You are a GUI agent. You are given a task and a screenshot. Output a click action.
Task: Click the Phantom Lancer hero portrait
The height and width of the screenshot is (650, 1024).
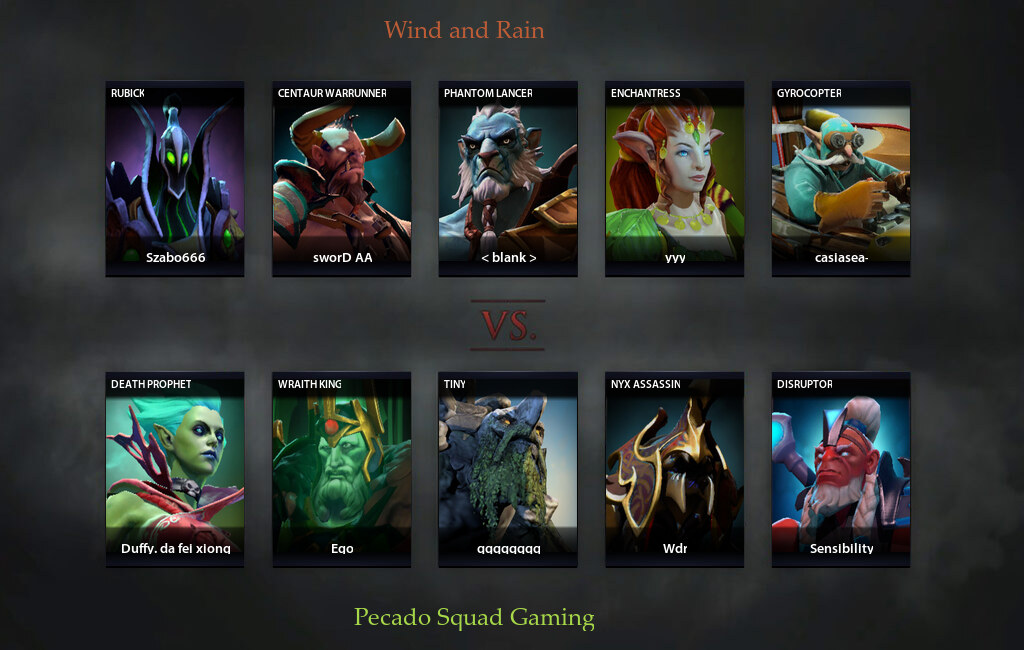click(x=507, y=178)
